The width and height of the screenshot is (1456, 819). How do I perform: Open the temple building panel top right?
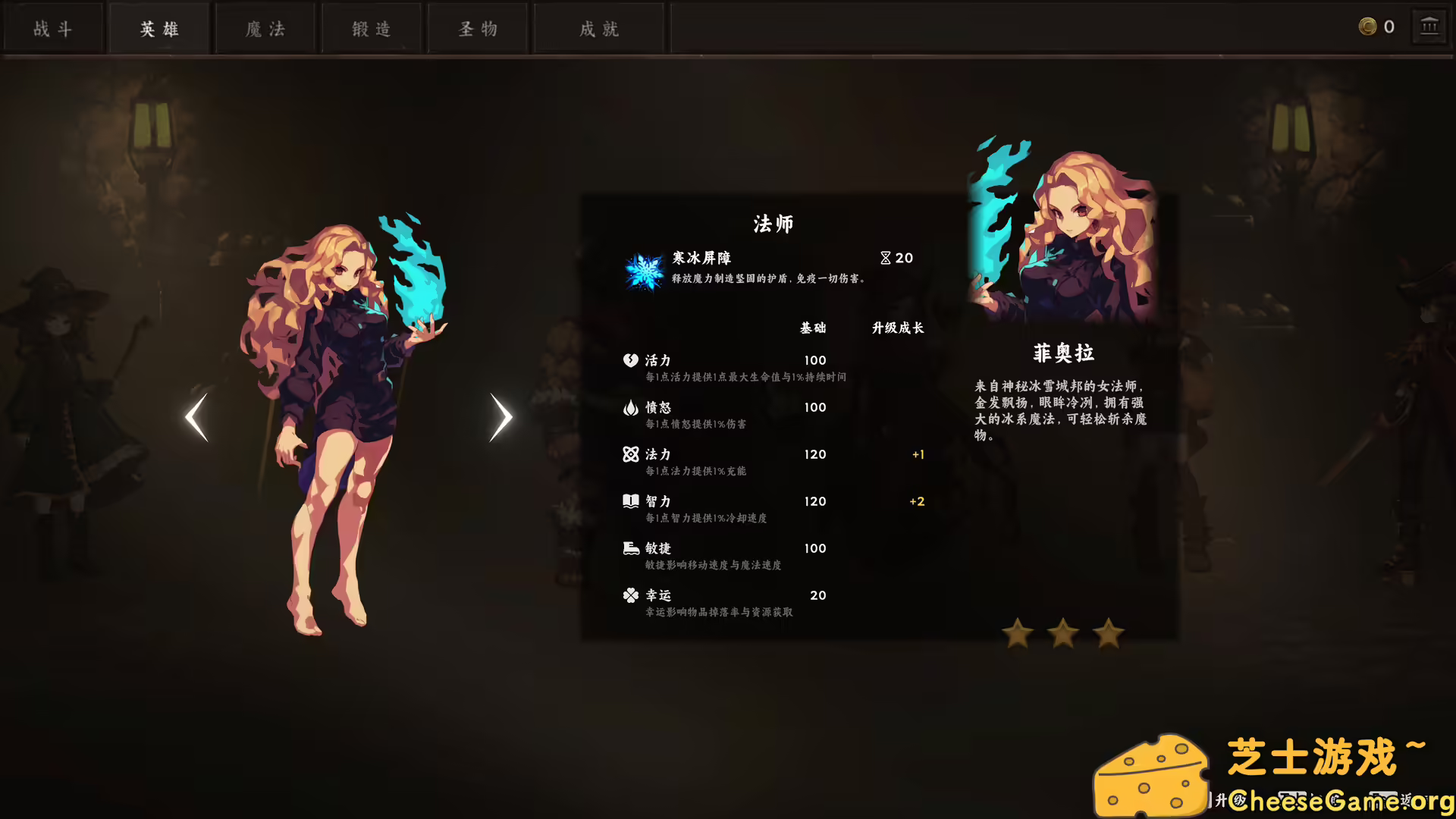(1430, 26)
